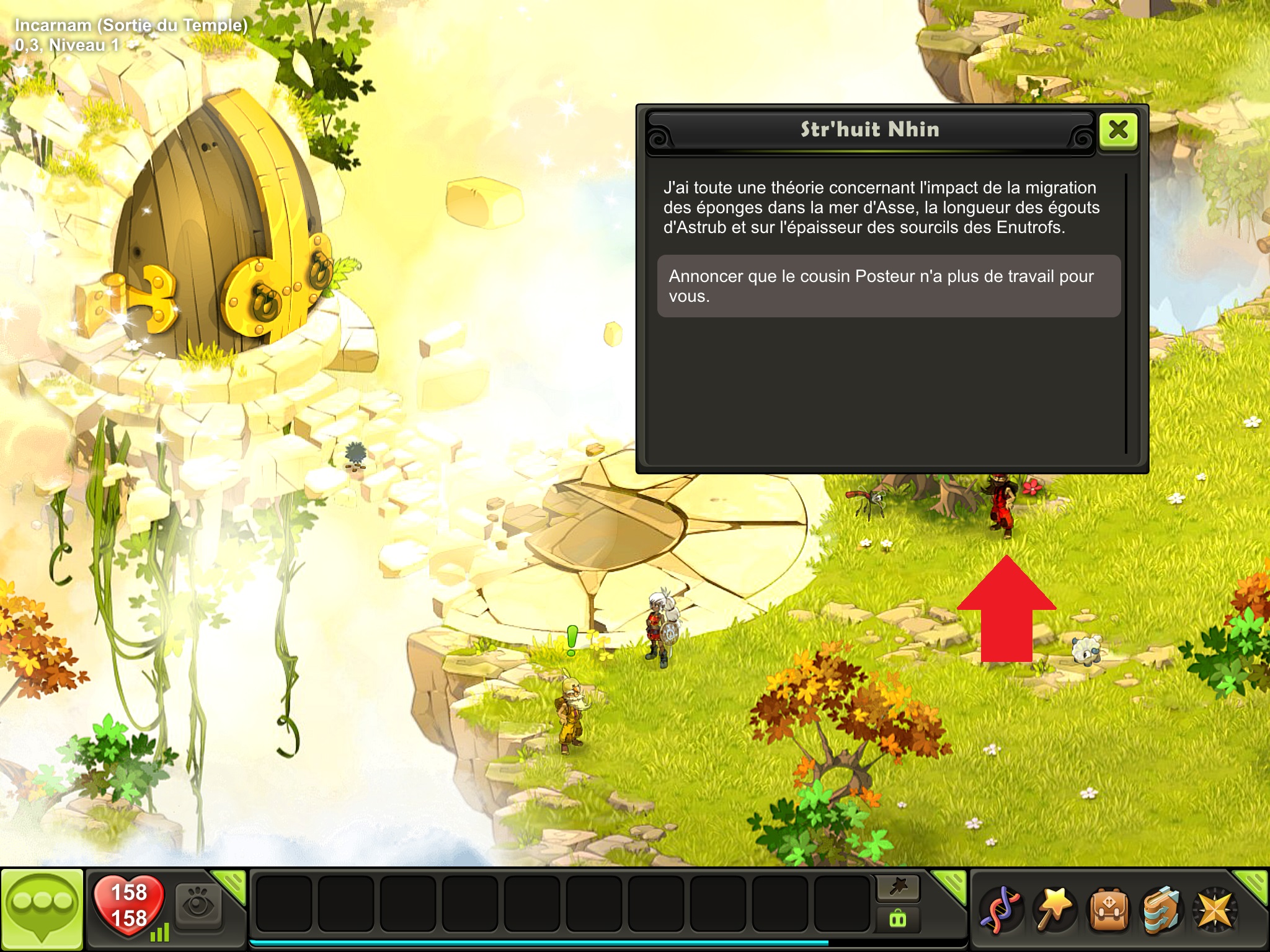Image resolution: width=1270 pixels, height=952 pixels.
Task: Close the Str'huit Nhin dialogue window
Action: tap(1118, 130)
